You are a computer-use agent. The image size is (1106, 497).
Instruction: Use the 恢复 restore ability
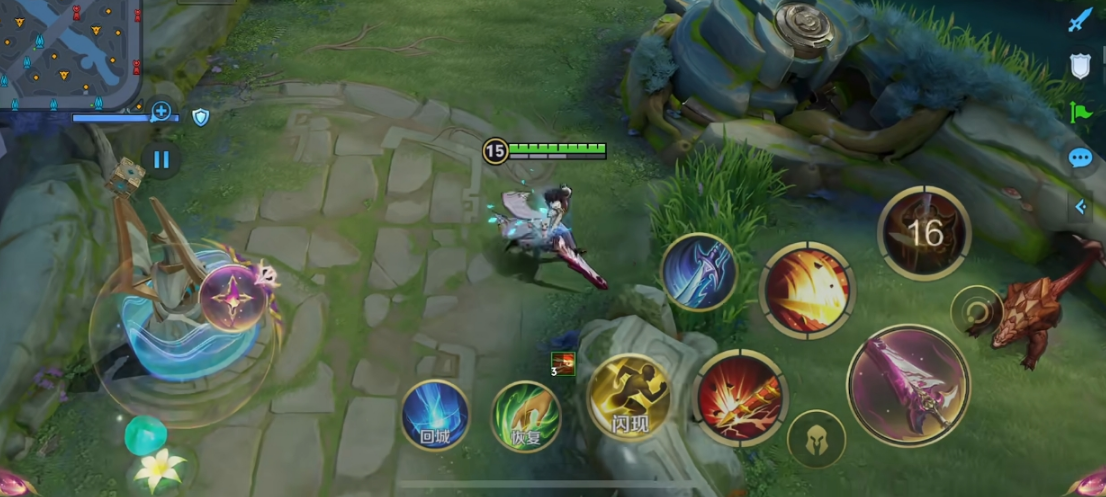pyautogui.click(x=526, y=416)
